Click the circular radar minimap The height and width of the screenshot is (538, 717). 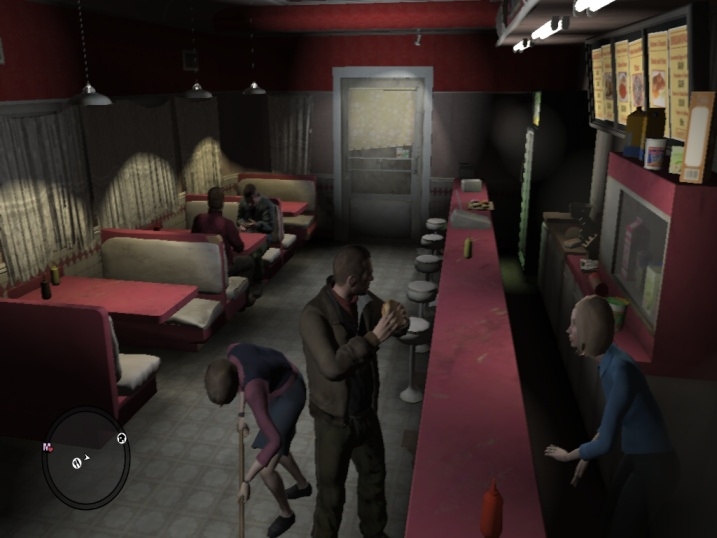(85, 458)
